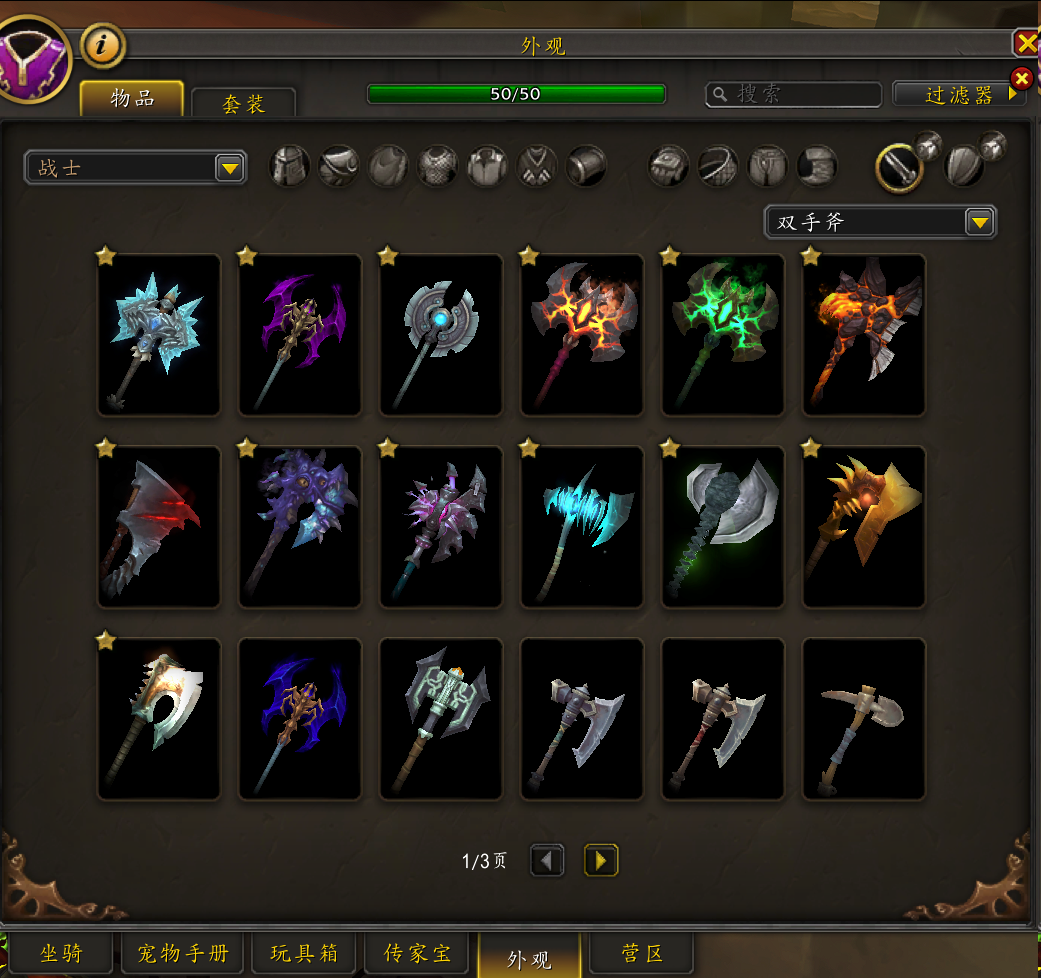This screenshot has height=978, width=1041.
Task: Select the icy blue spiked axe appearance
Action: click(159, 335)
